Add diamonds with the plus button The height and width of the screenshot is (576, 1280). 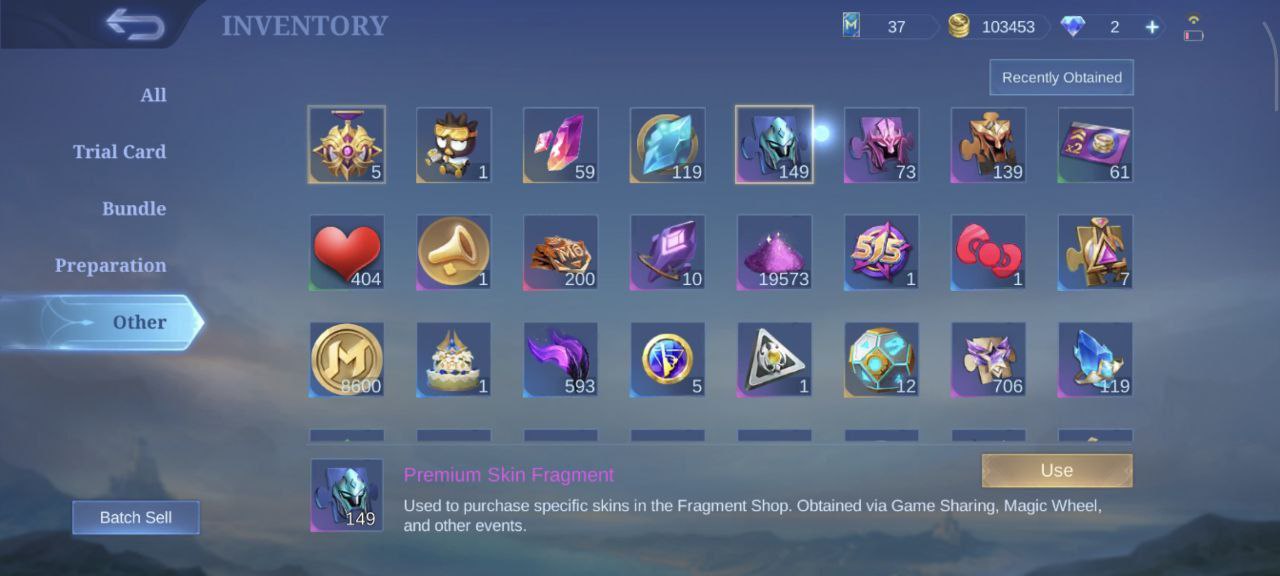pyautogui.click(x=1152, y=27)
